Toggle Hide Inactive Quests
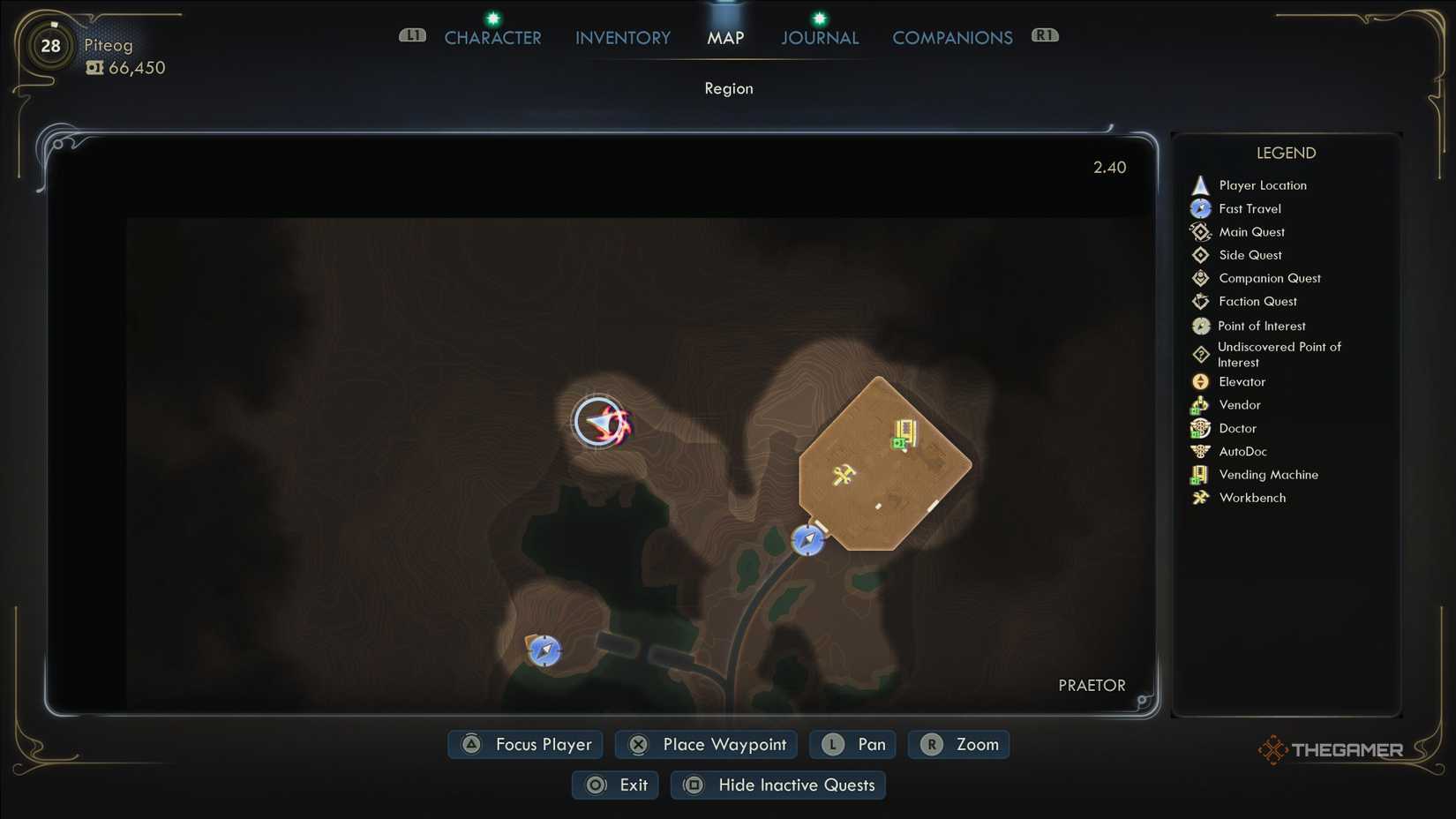This screenshot has height=819, width=1456. coord(777,785)
